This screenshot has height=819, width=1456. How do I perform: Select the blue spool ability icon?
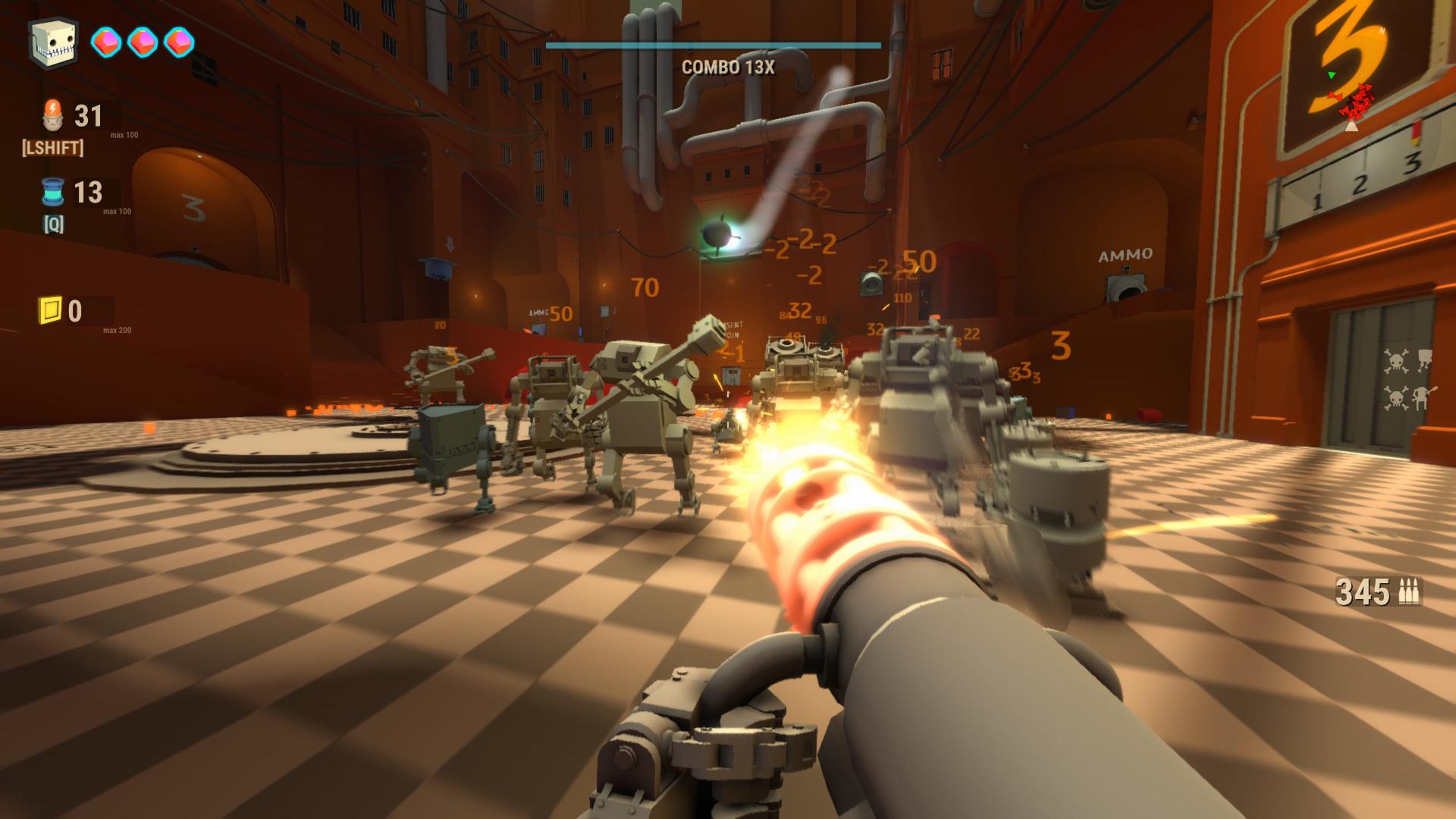[53, 193]
